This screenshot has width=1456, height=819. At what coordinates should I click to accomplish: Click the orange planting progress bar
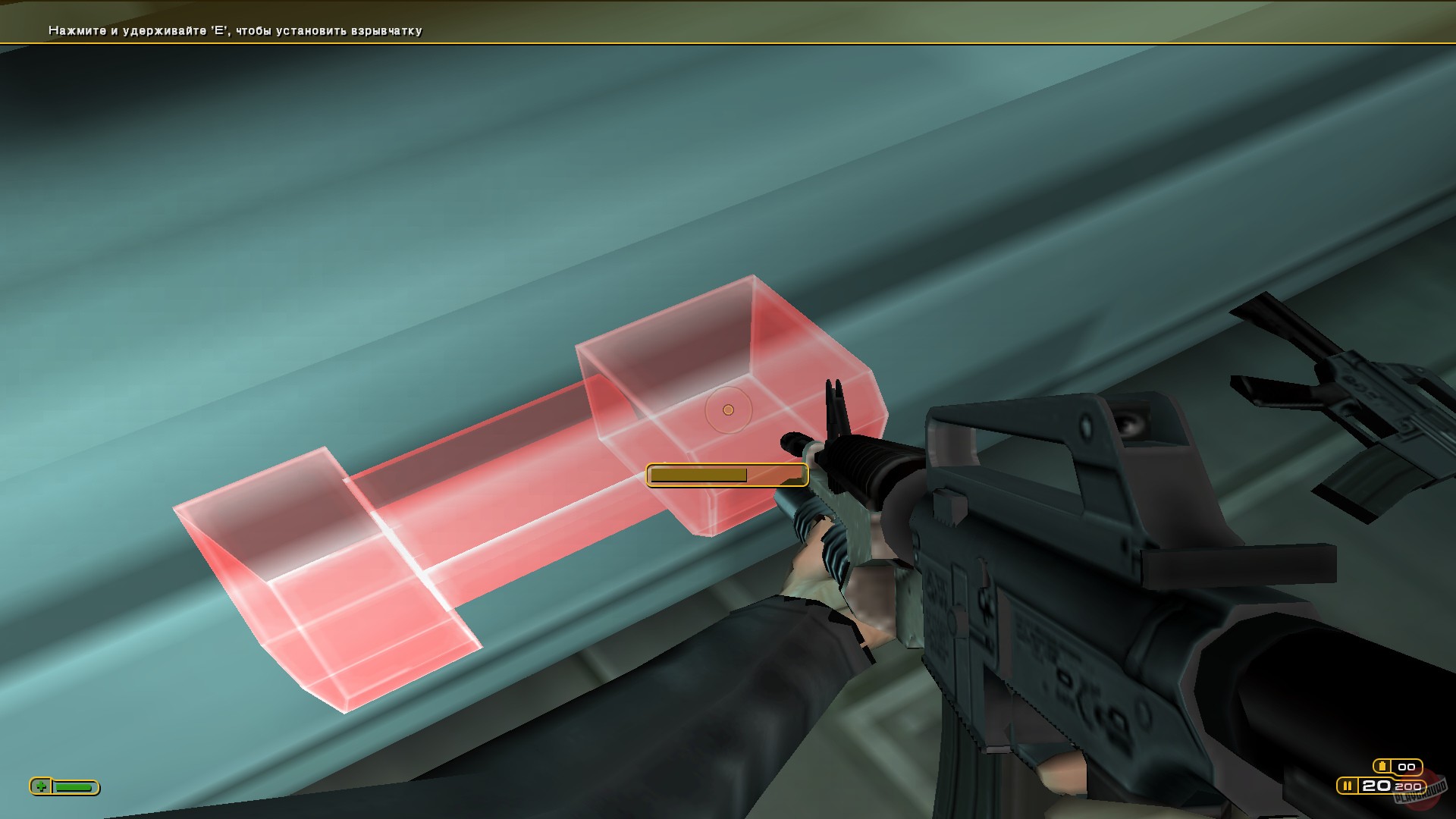point(699,475)
